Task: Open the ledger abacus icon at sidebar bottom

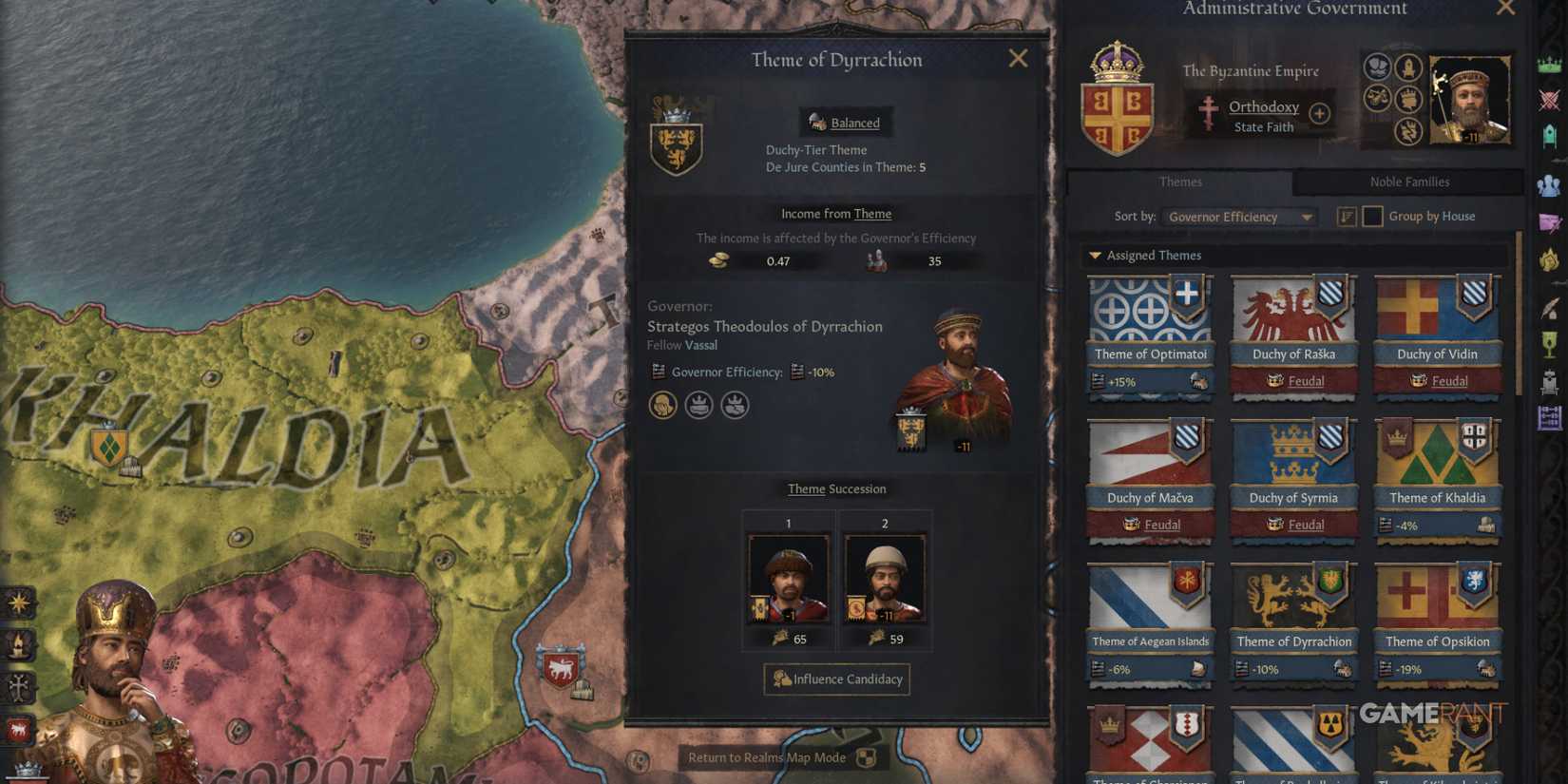Action: (x=1549, y=418)
